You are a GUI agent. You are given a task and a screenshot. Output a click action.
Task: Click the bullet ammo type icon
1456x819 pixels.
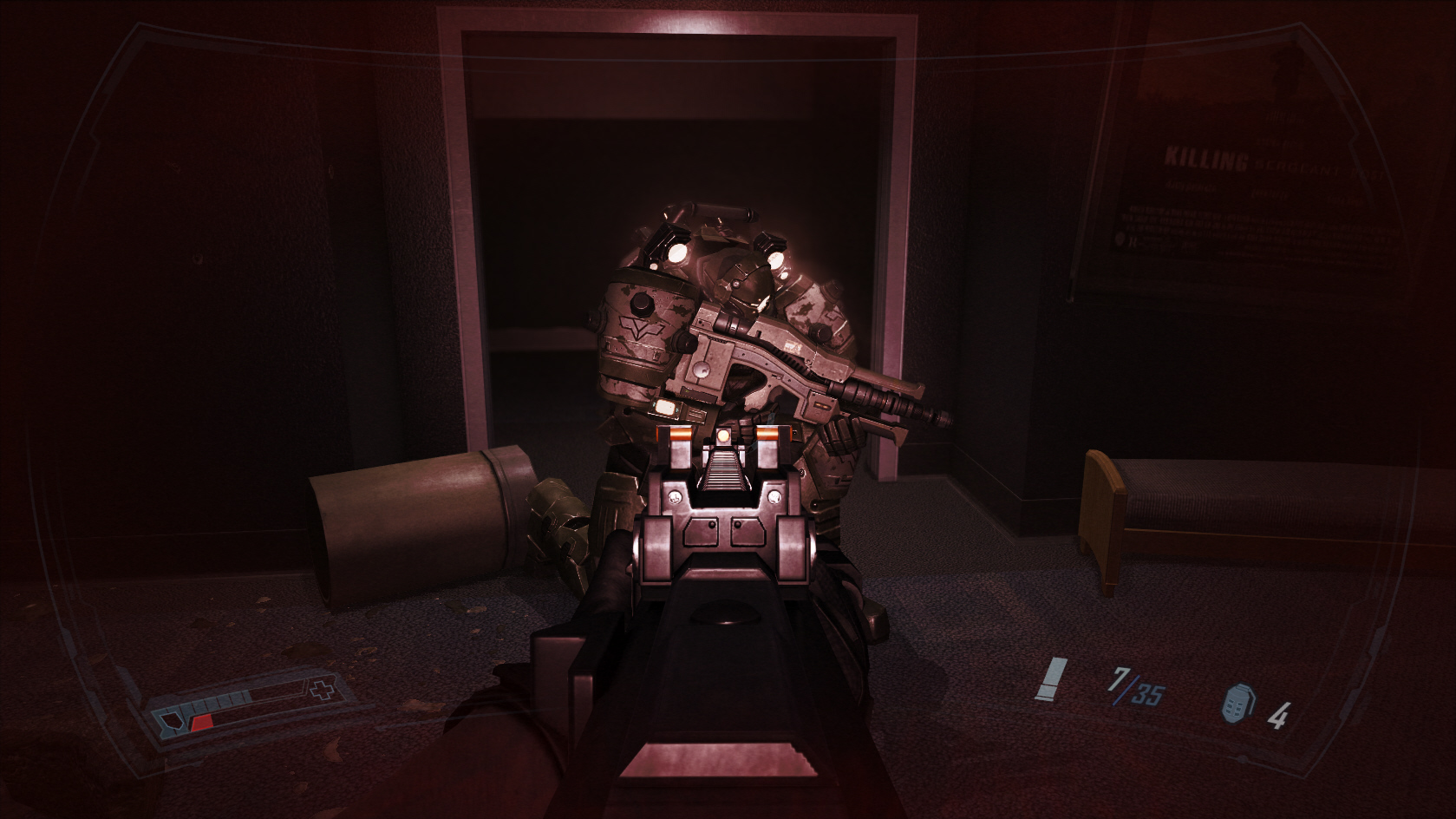click(1052, 678)
